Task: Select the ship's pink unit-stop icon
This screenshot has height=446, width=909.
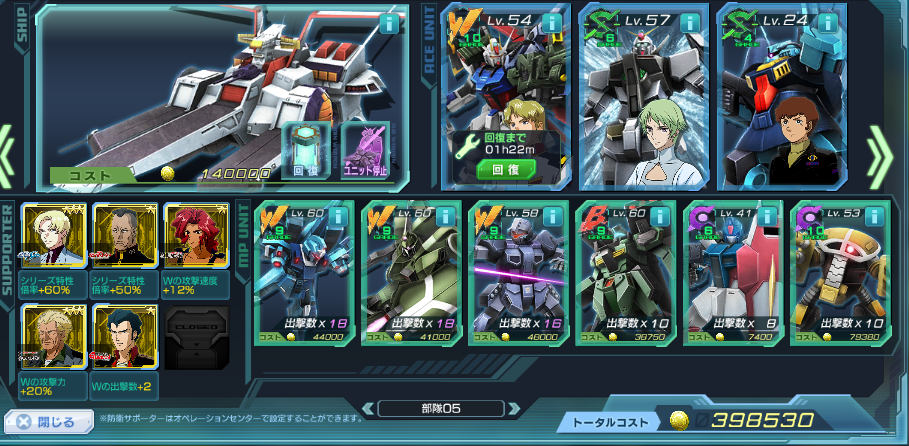Action: 365,152
